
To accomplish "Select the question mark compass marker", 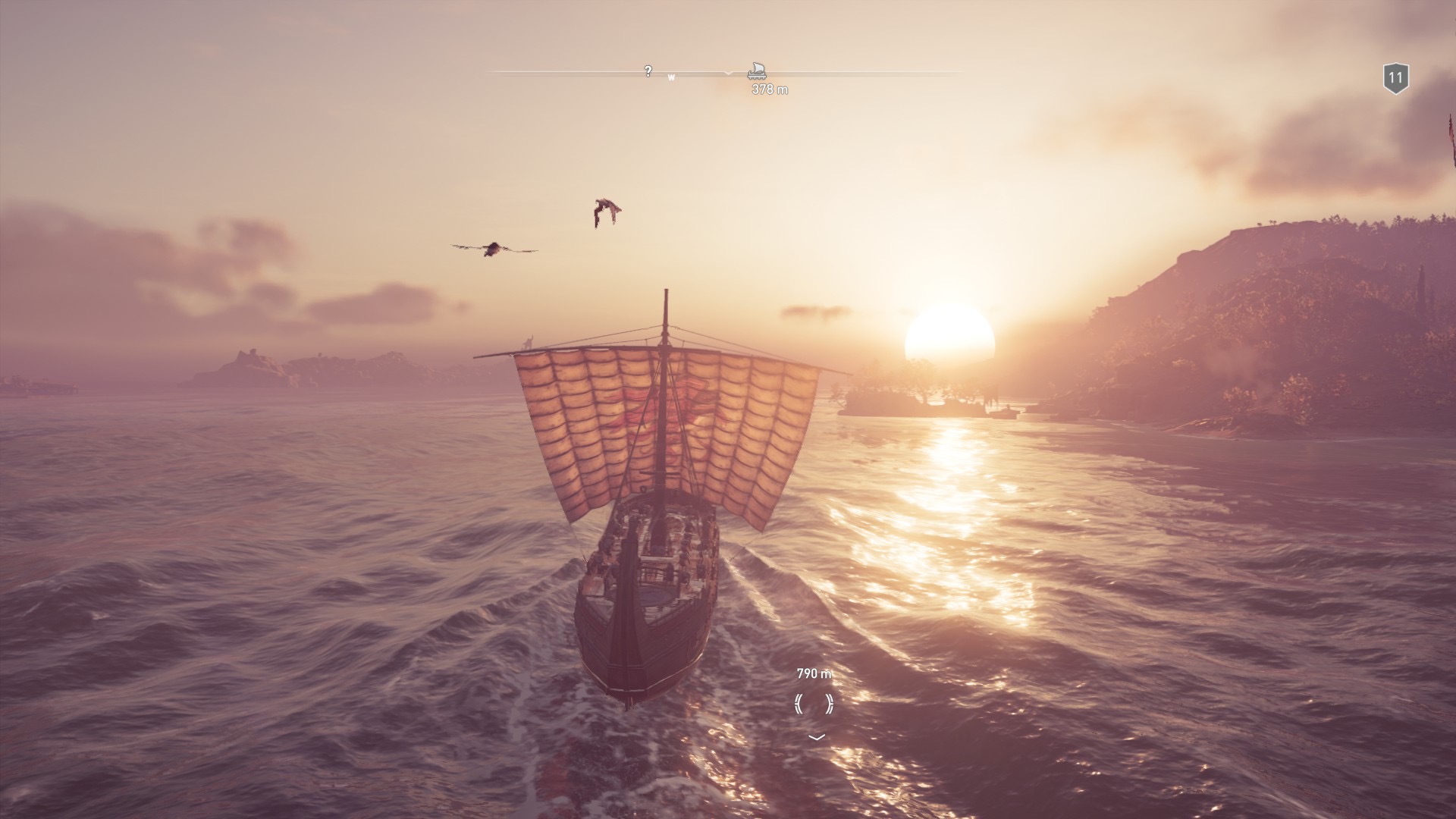I will 648,71.
